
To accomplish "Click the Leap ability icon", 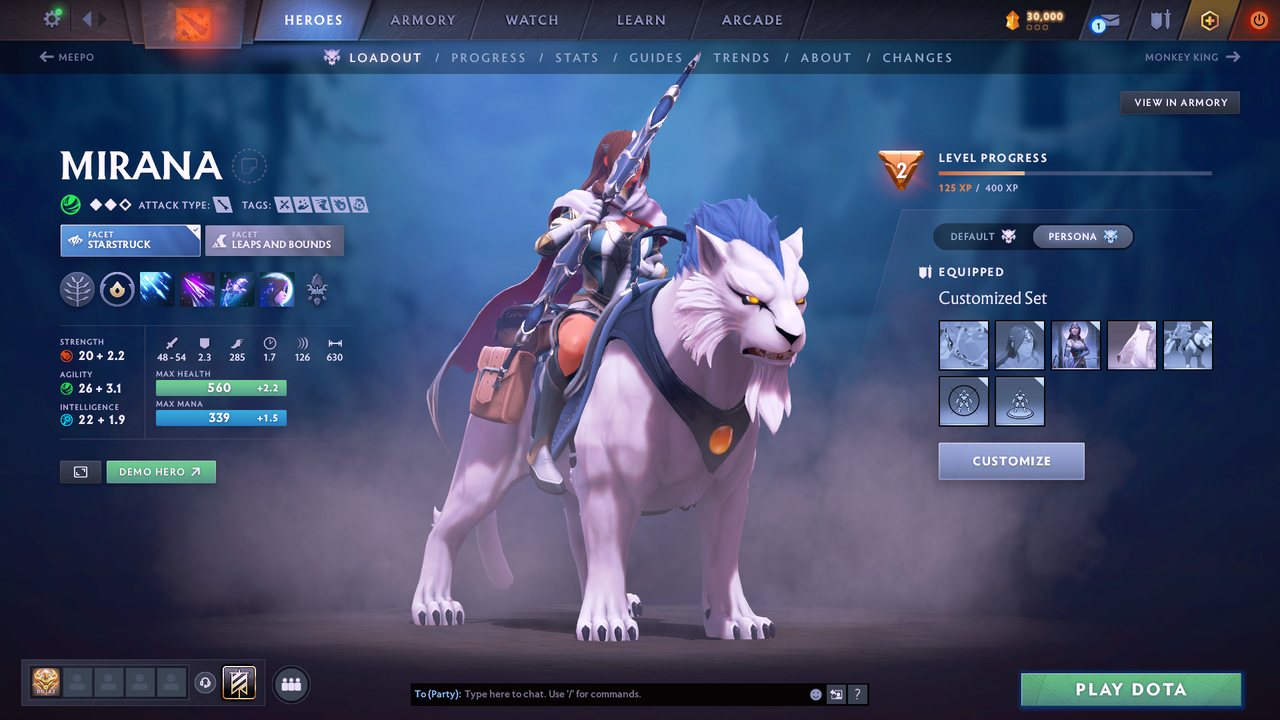I will 236,289.
